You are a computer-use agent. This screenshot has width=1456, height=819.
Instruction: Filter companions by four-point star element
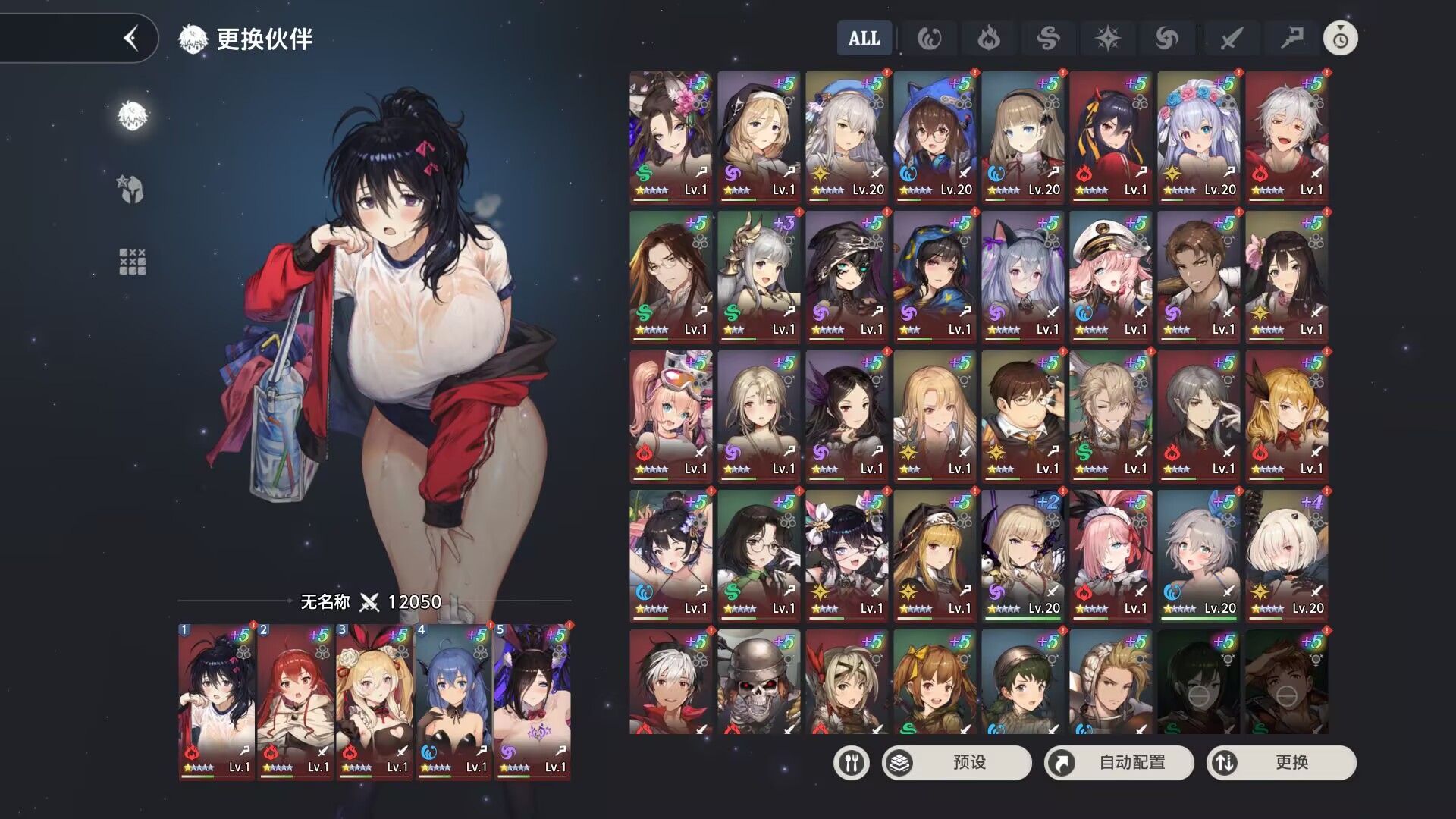(x=1107, y=39)
